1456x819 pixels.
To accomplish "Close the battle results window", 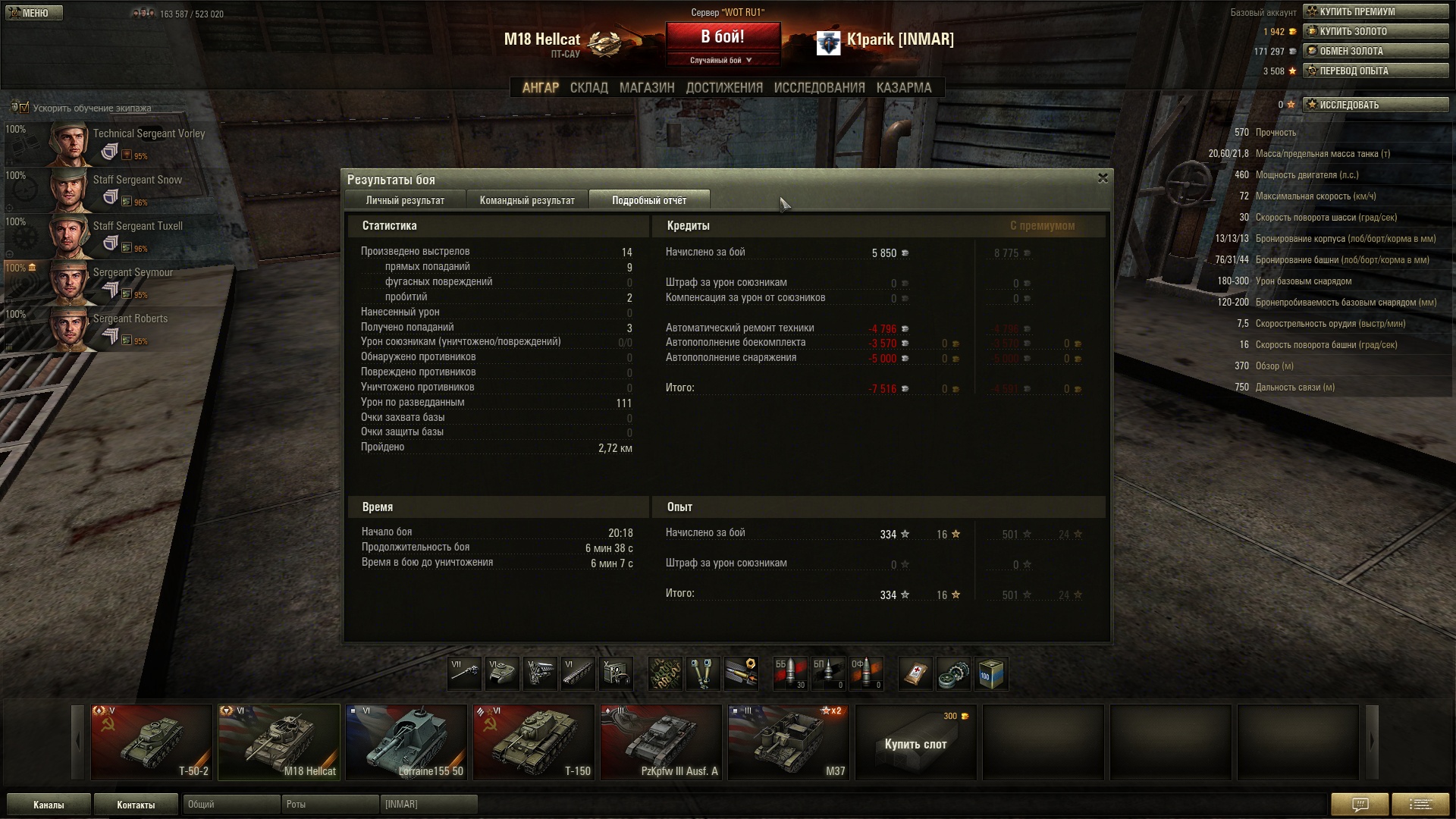I will (1103, 178).
